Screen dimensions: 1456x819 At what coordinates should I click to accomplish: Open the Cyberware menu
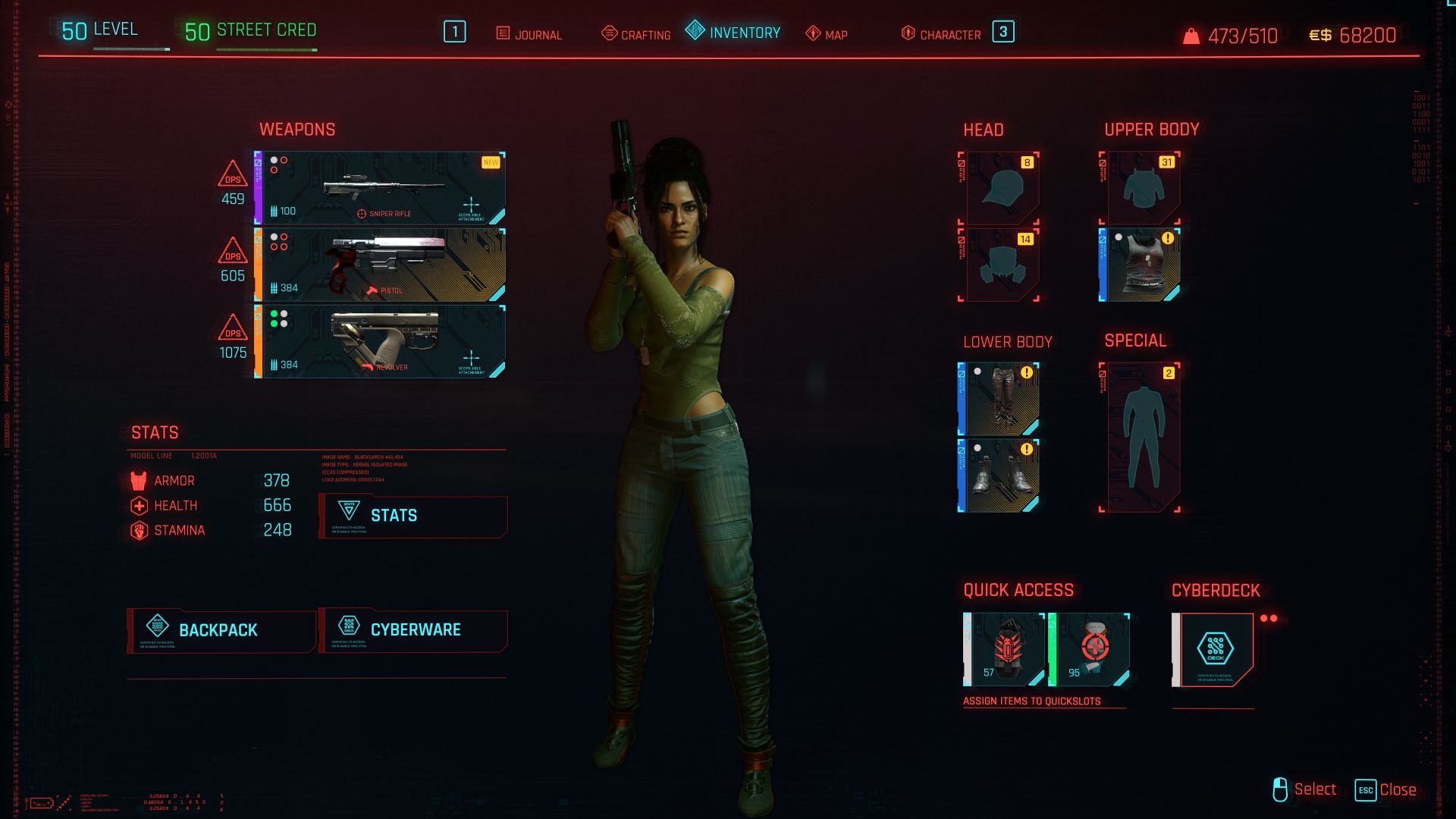click(x=413, y=630)
